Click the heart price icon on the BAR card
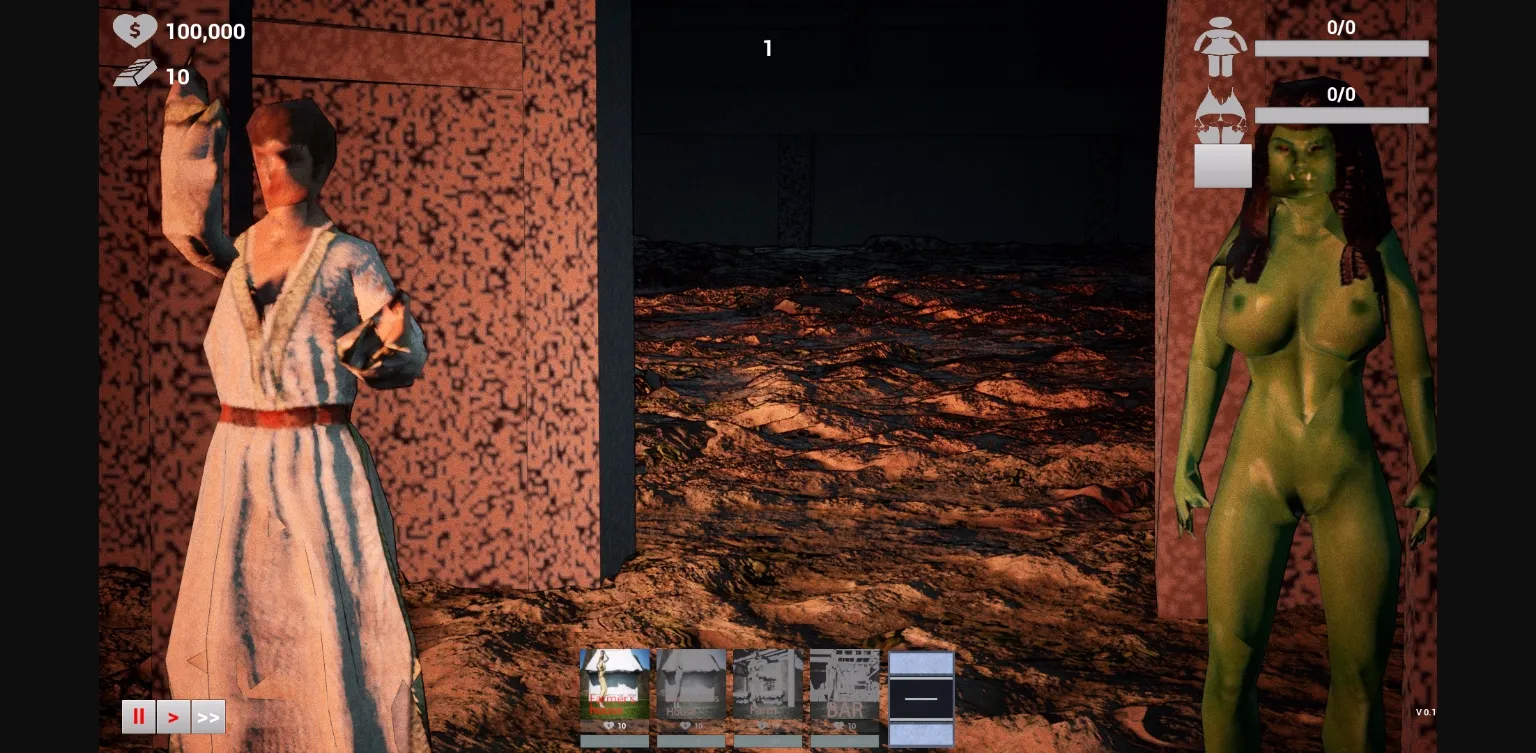This screenshot has height=753, width=1536. (x=838, y=727)
